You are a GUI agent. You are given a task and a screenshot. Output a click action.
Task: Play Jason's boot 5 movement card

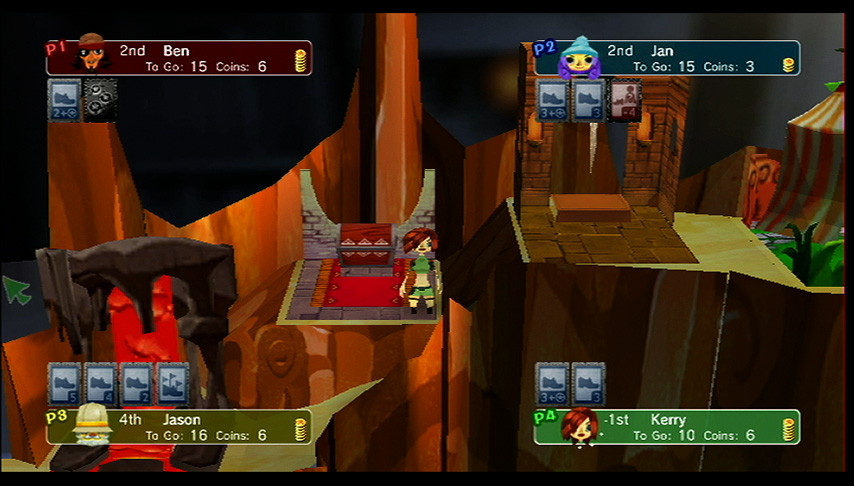point(64,384)
